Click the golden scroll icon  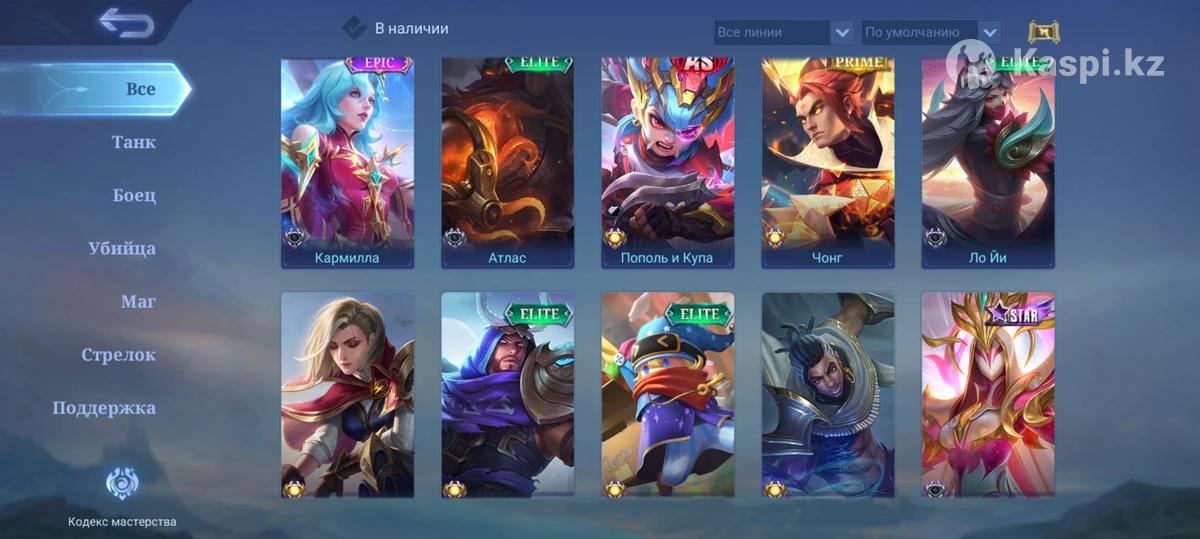(x=1043, y=32)
